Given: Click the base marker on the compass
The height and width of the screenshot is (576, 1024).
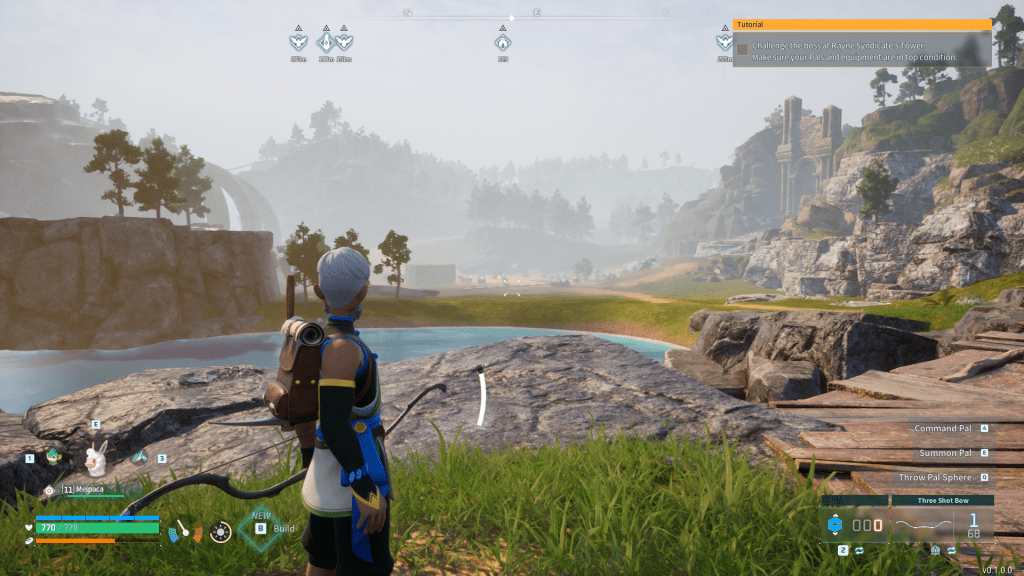Looking at the screenshot, I should tap(503, 43).
